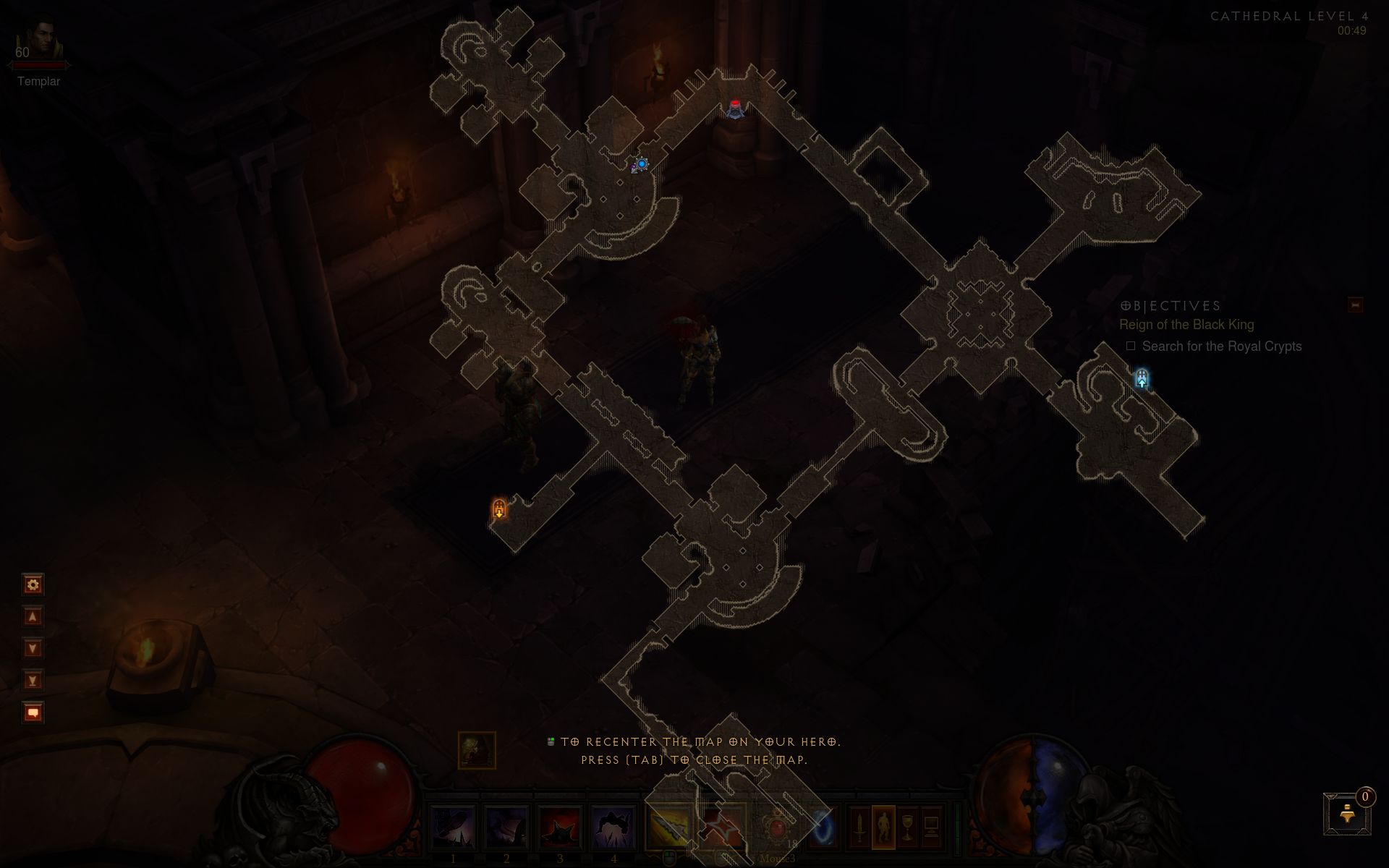The width and height of the screenshot is (1389, 868).
Task: Select the yellow primary attack skill
Action: pyautogui.click(x=668, y=827)
